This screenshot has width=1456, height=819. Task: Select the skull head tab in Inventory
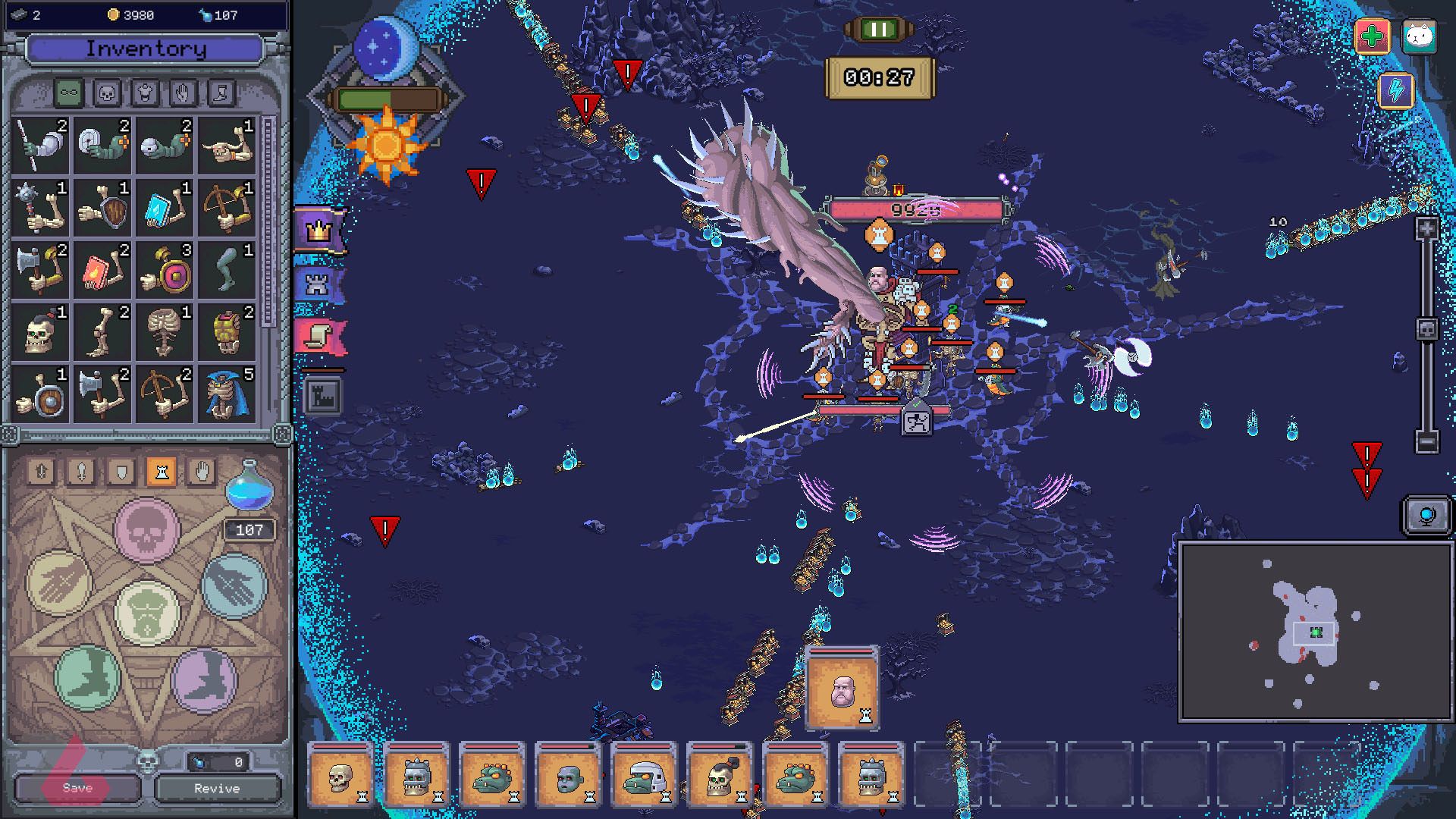(x=107, y=93)
